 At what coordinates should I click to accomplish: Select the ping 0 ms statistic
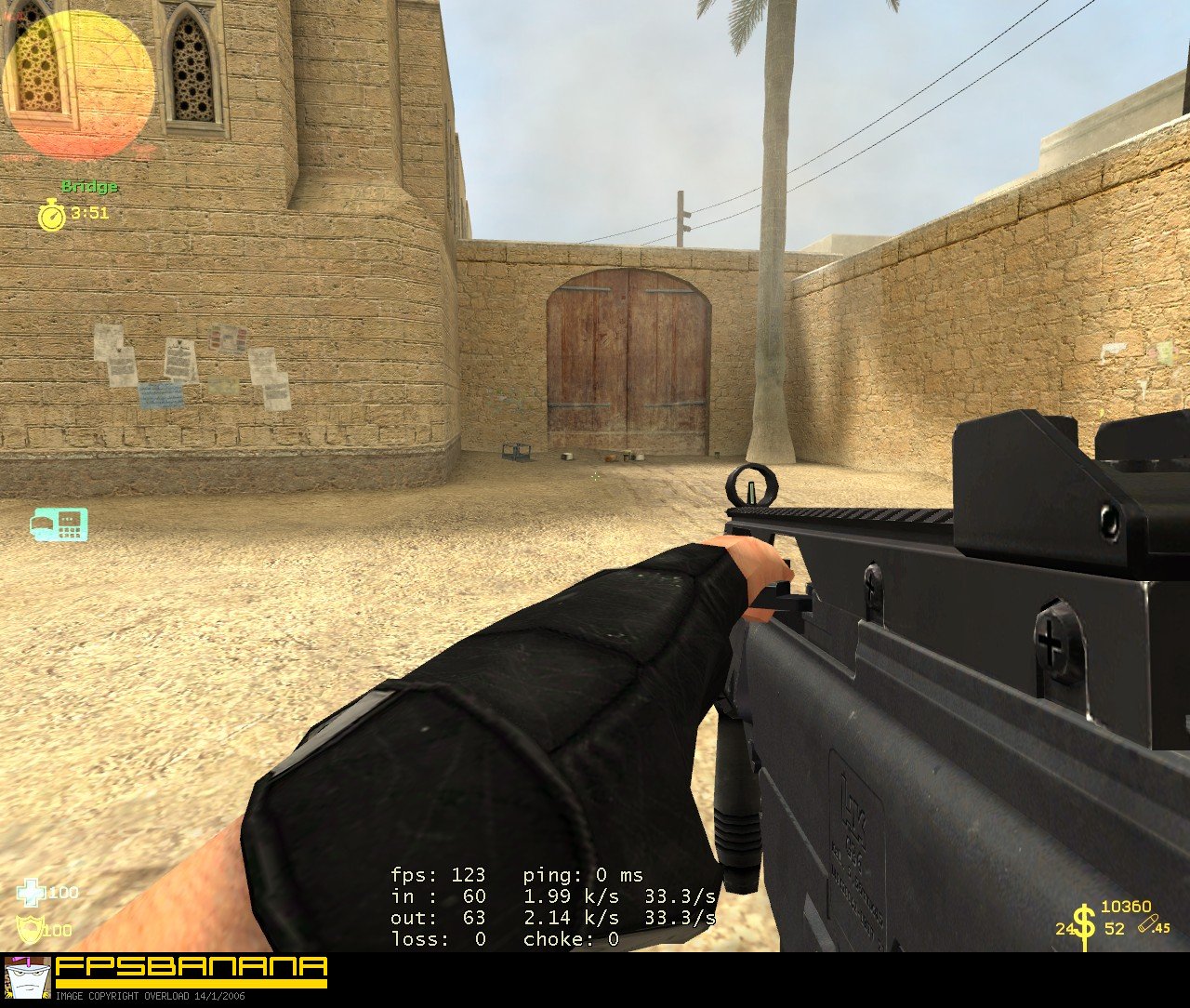coord(584,875)
